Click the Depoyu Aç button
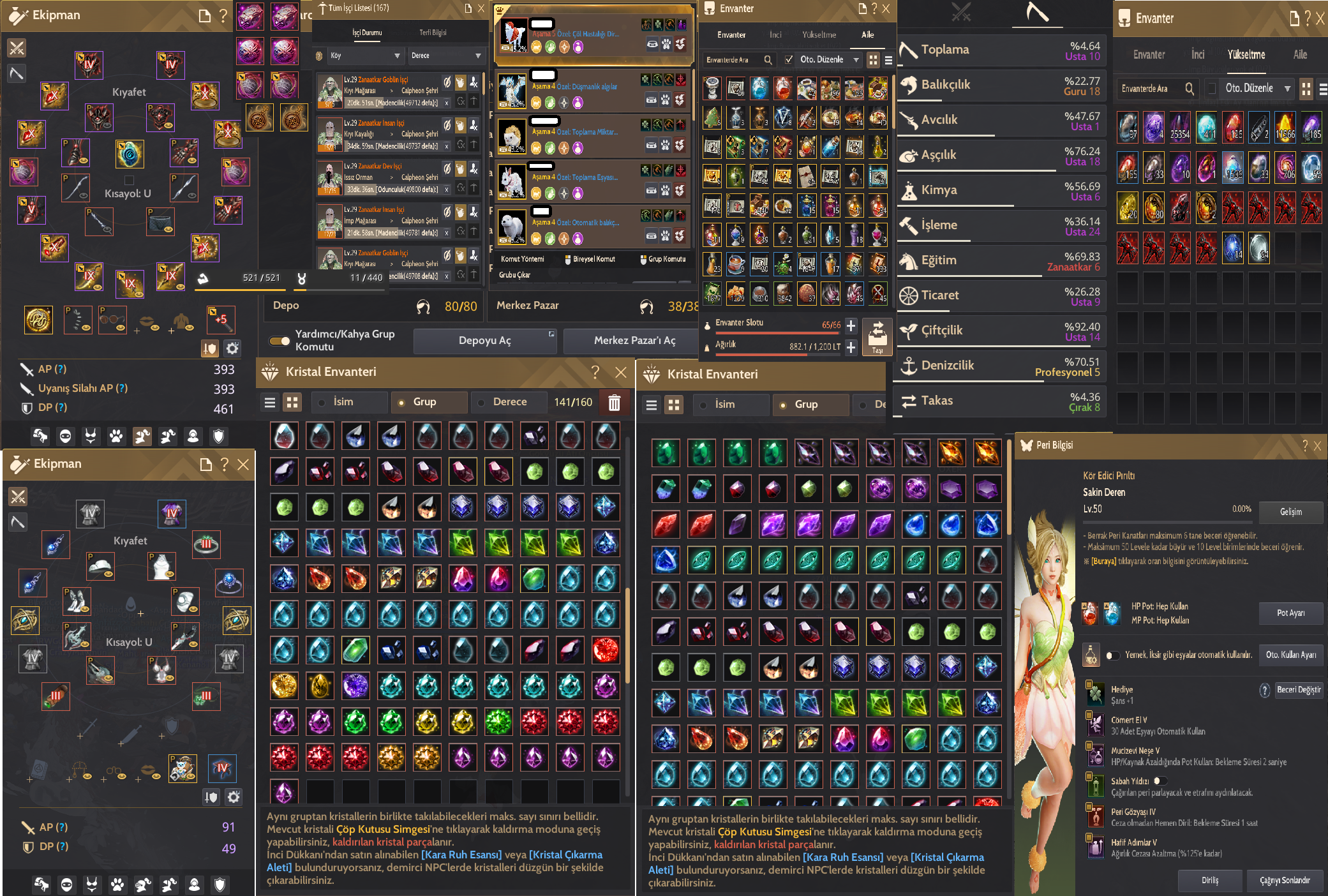The image size is (1328, 896). [x=484, y=340]
